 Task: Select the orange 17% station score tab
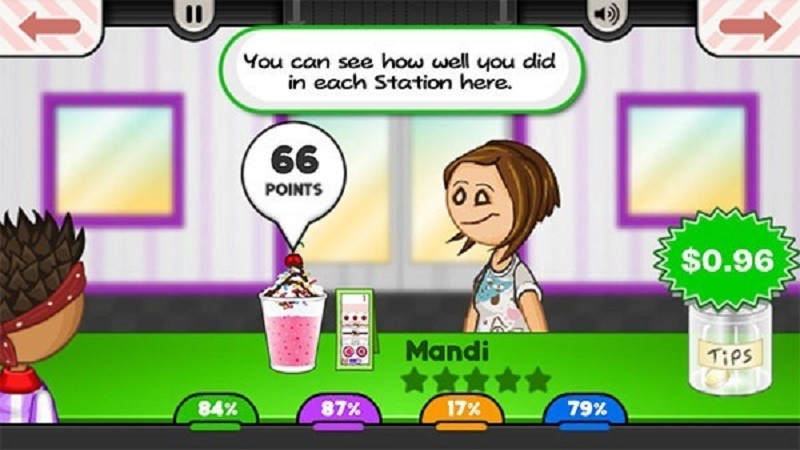462,409
